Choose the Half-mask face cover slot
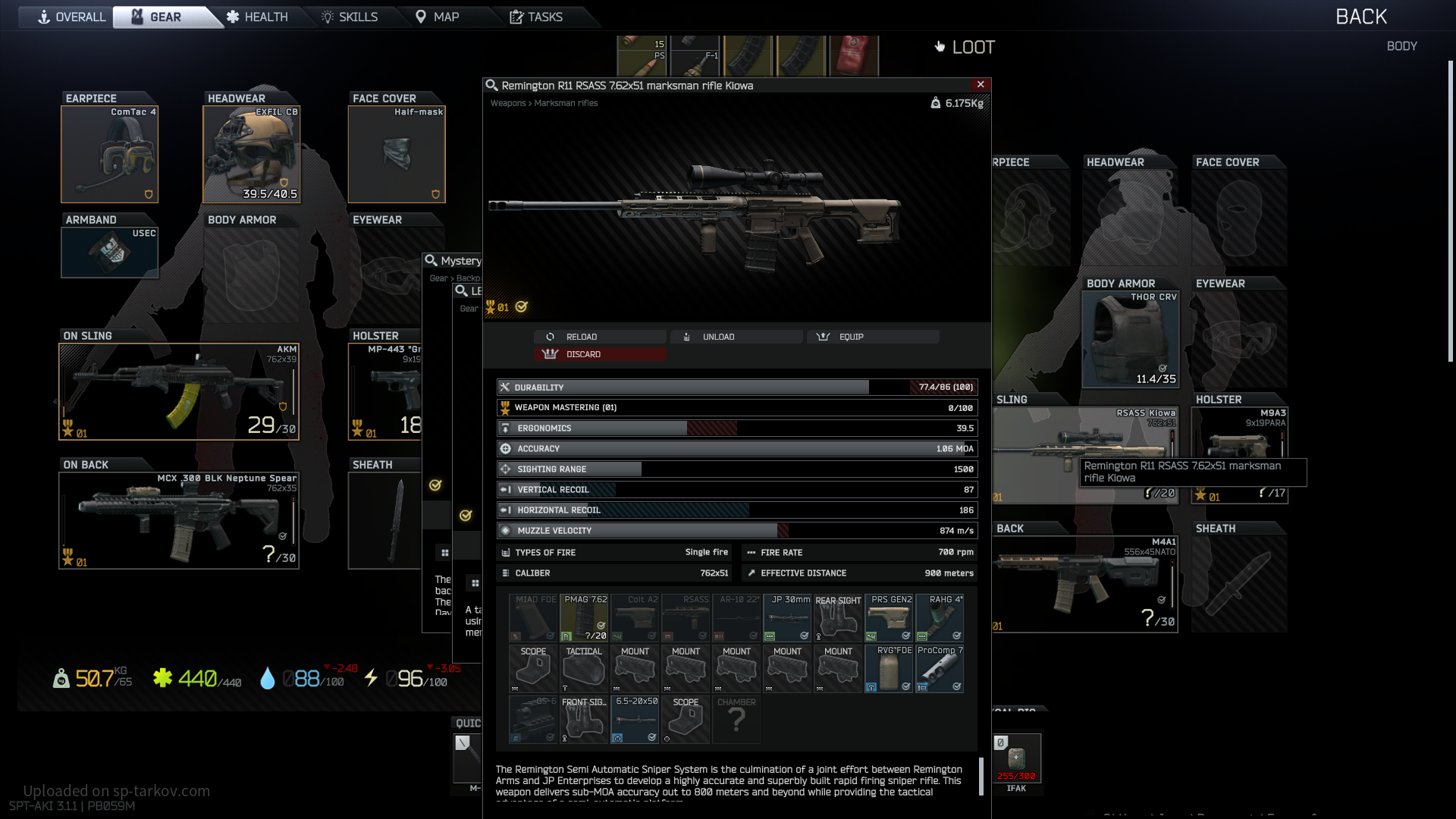 [x=396, y=155]
